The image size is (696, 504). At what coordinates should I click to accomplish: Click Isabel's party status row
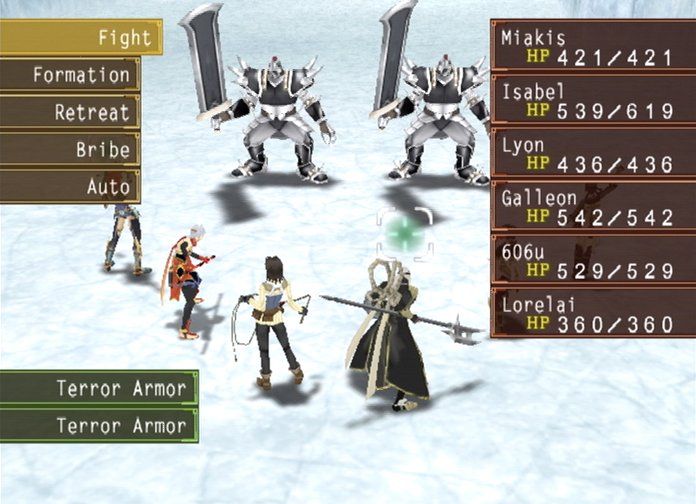pyautogui.click(x=592, y=100)
